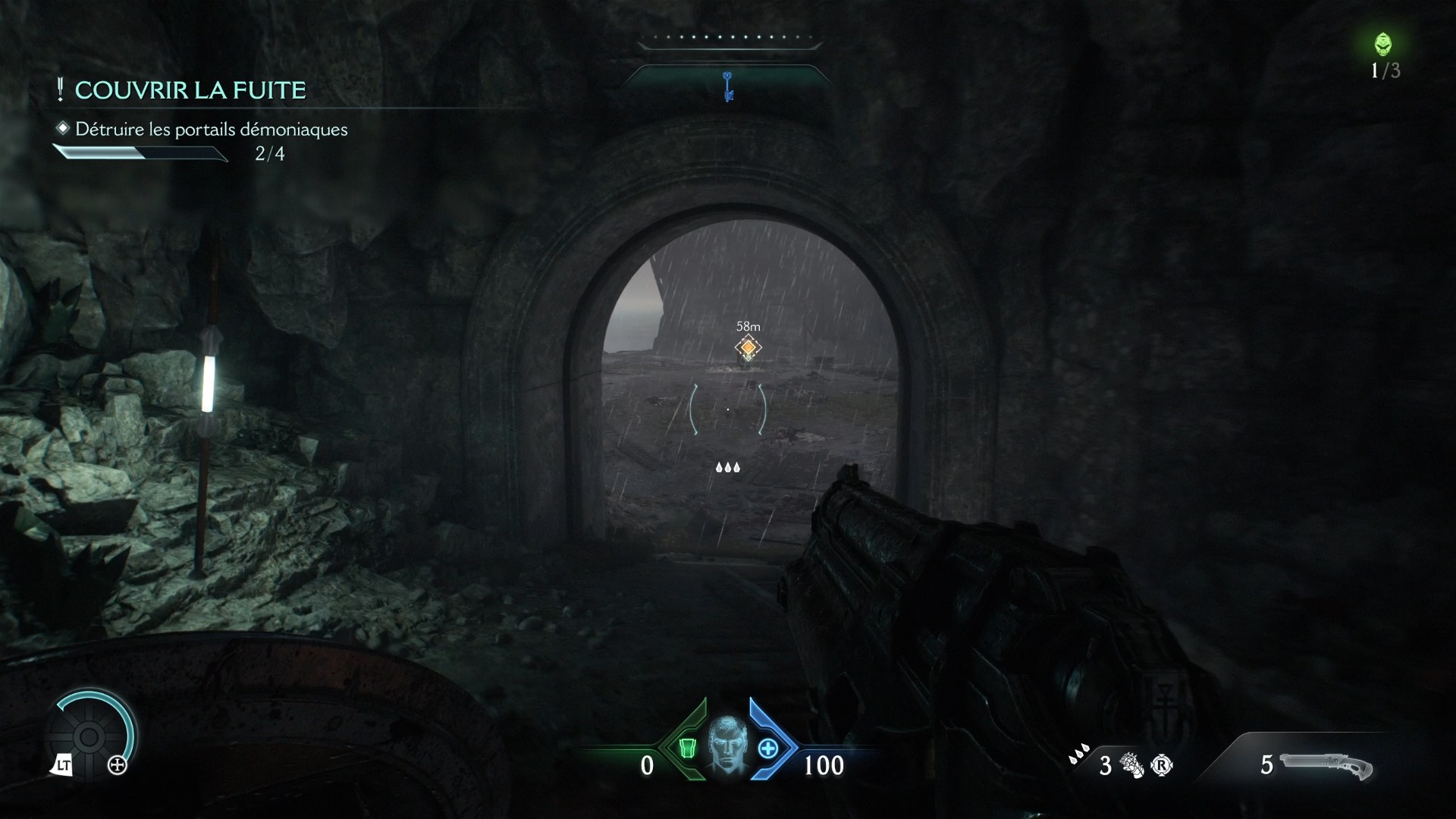1456x819 pixels.
Task: Click the blue plus health icon beside 100
Action: 769,749
